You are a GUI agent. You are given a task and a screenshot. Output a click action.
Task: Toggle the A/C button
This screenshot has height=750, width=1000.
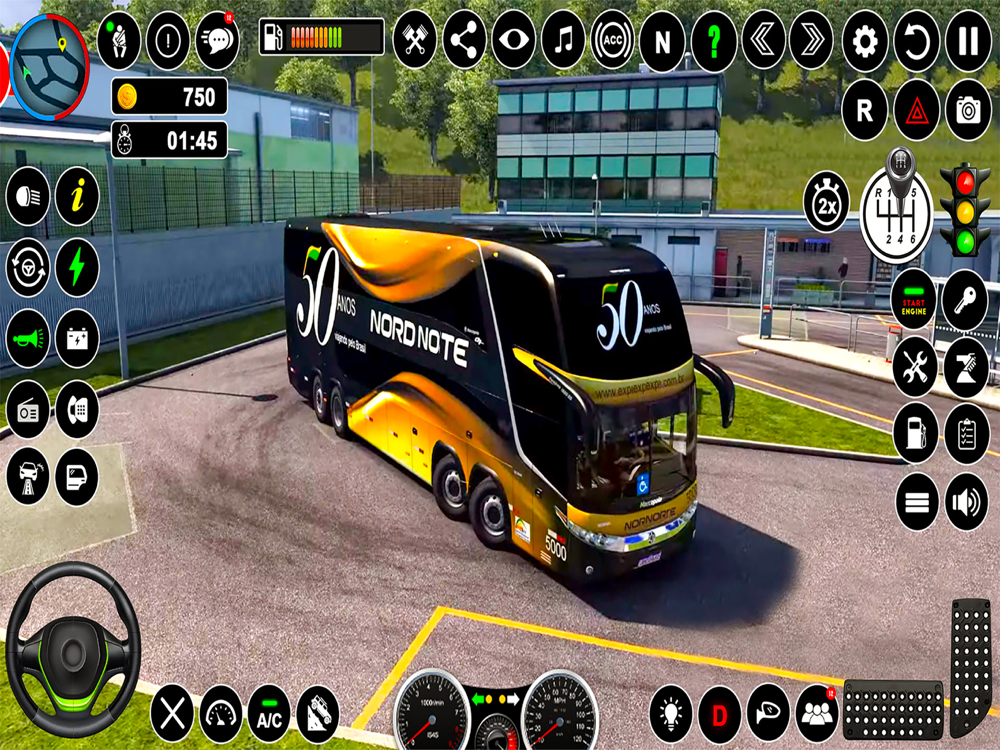pos(269,713)
